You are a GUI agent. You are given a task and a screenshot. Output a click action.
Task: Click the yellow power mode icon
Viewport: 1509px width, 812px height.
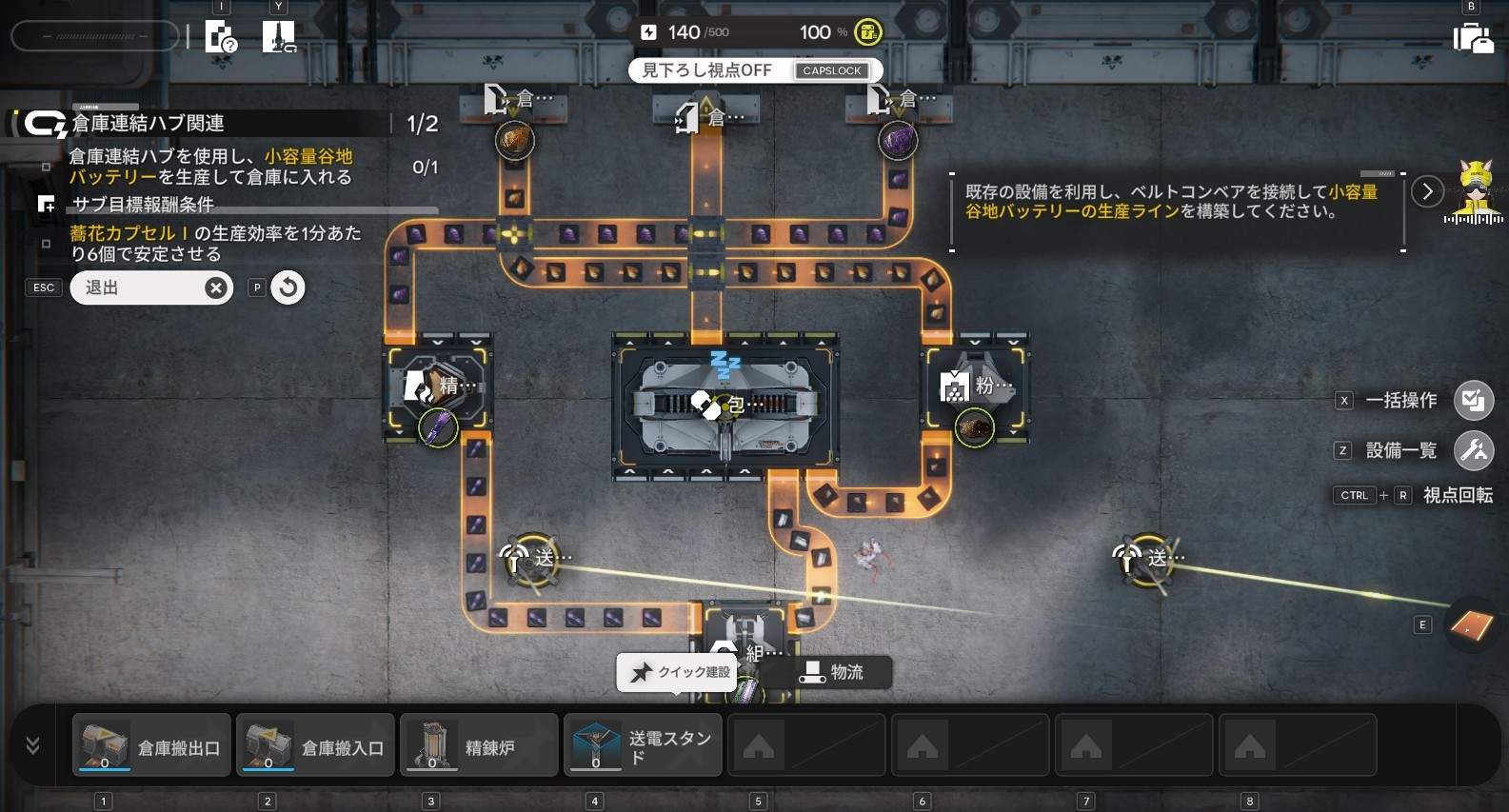tap(867, 32)
